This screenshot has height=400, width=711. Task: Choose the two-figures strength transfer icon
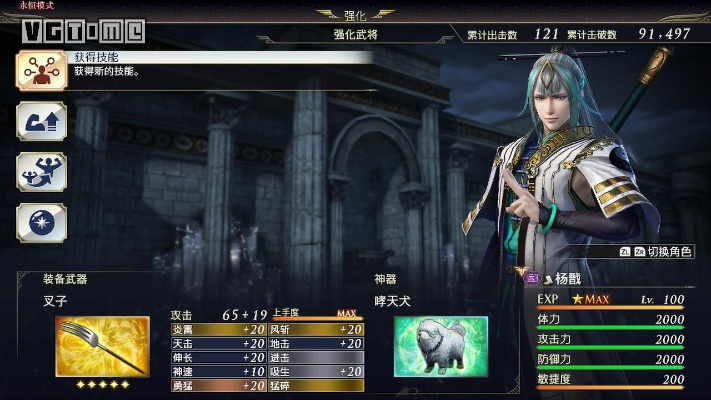click(x=41, y=171)
